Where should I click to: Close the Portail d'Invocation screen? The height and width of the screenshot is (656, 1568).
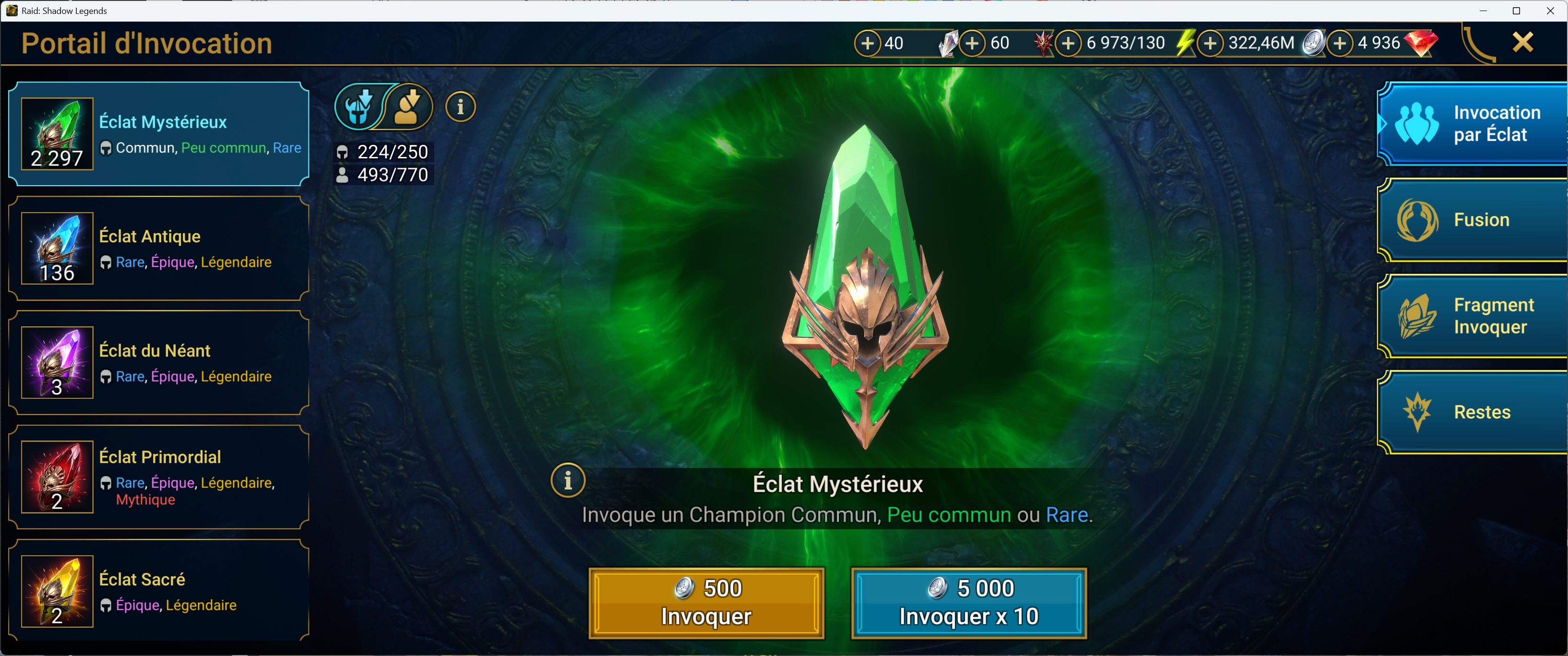[x=1522, y=43]
